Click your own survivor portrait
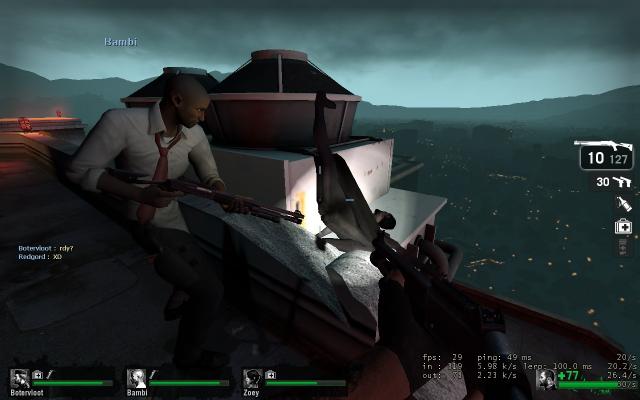The width and height of the screenshot is (640, 400). pos(546,379)
